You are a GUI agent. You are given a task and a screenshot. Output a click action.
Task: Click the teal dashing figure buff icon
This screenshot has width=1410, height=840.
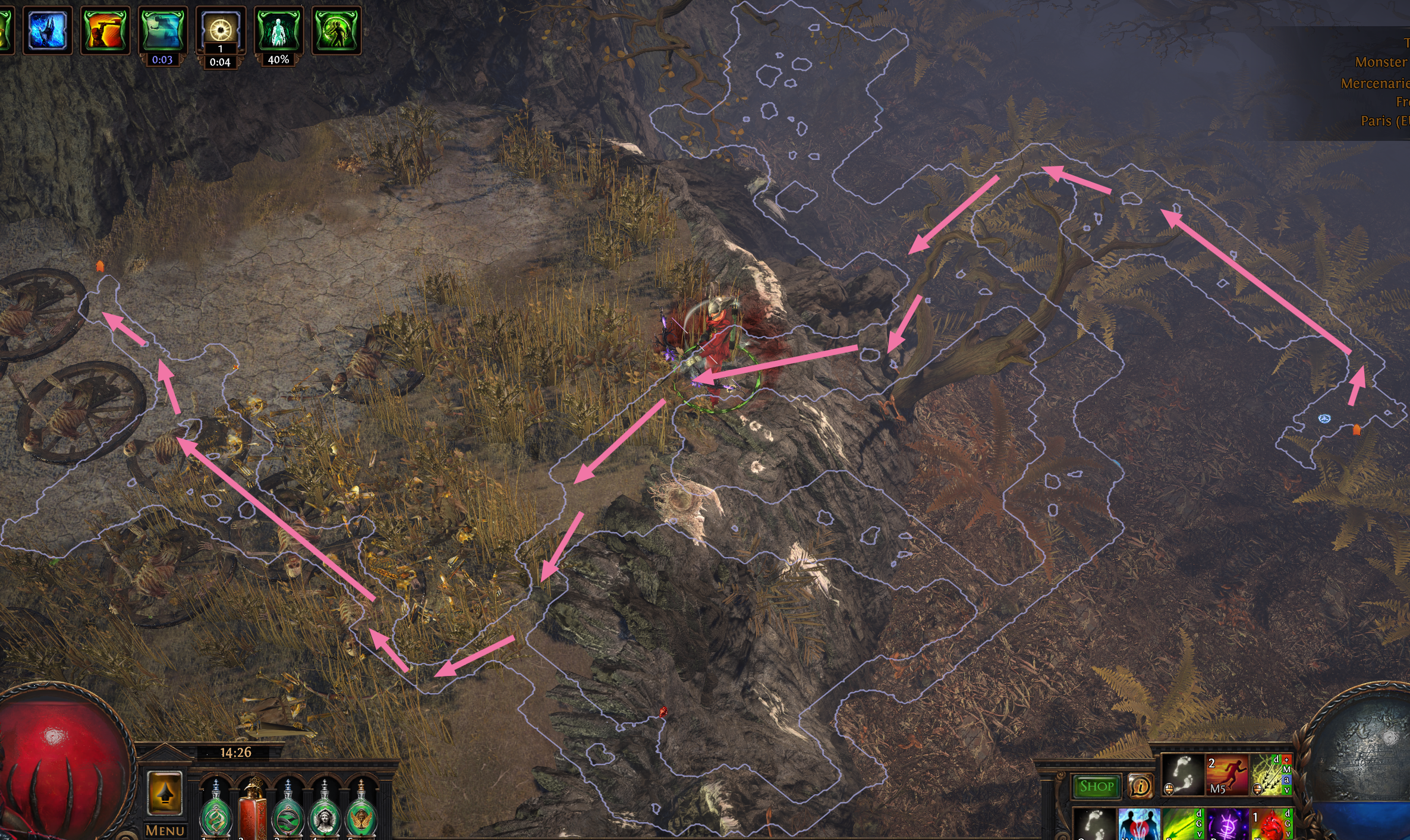(162, 30)
